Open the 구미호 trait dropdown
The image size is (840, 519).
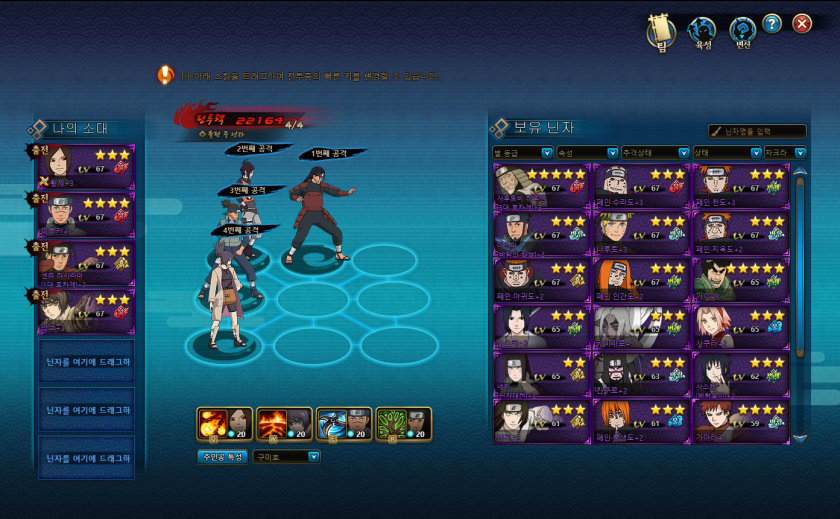pos(286,456)
